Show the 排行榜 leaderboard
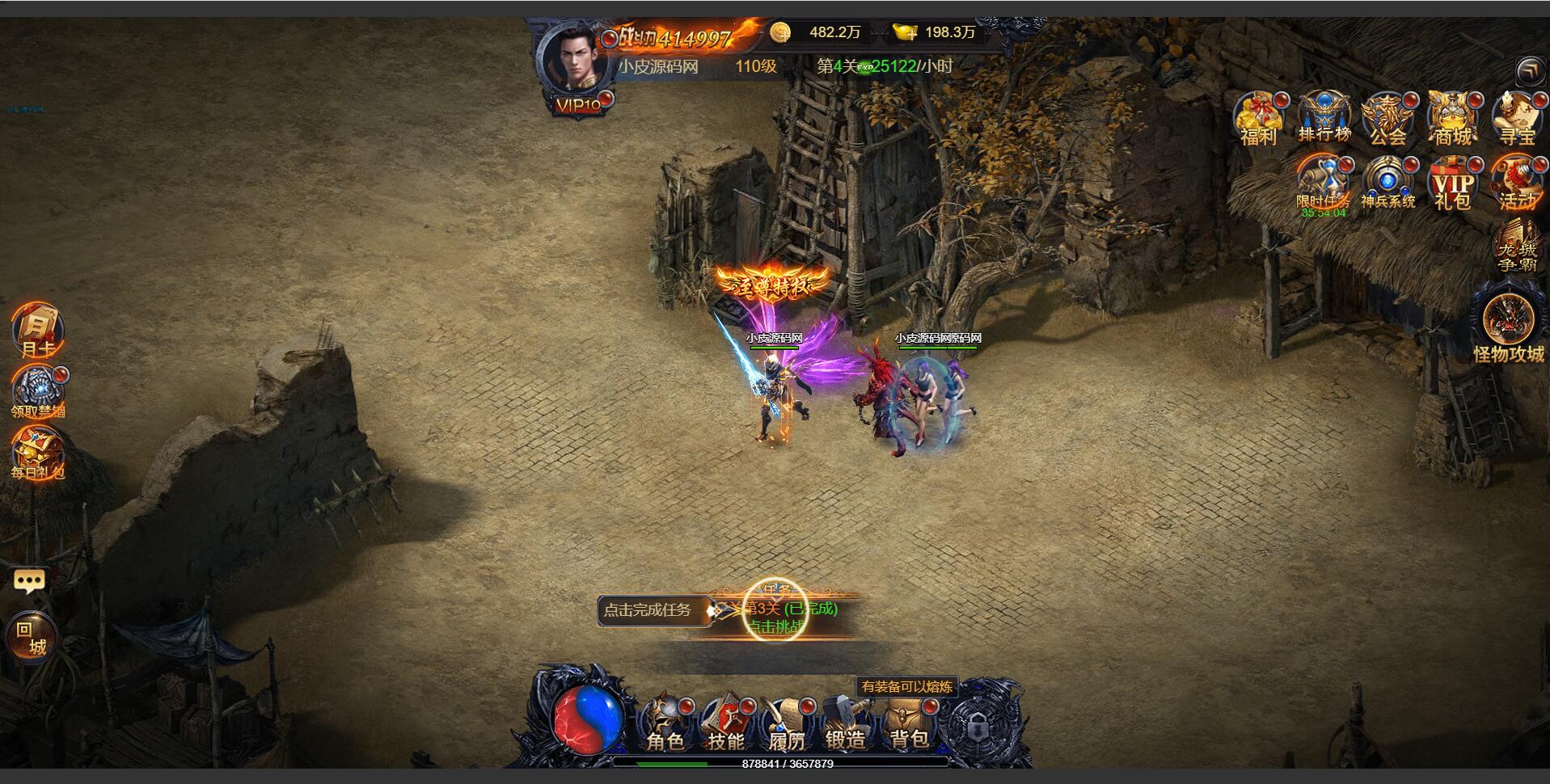 point(1324,119)
